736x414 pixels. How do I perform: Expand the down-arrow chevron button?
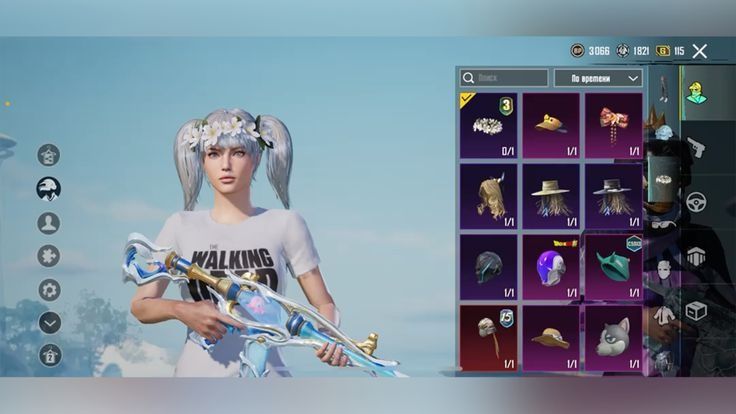49,322
